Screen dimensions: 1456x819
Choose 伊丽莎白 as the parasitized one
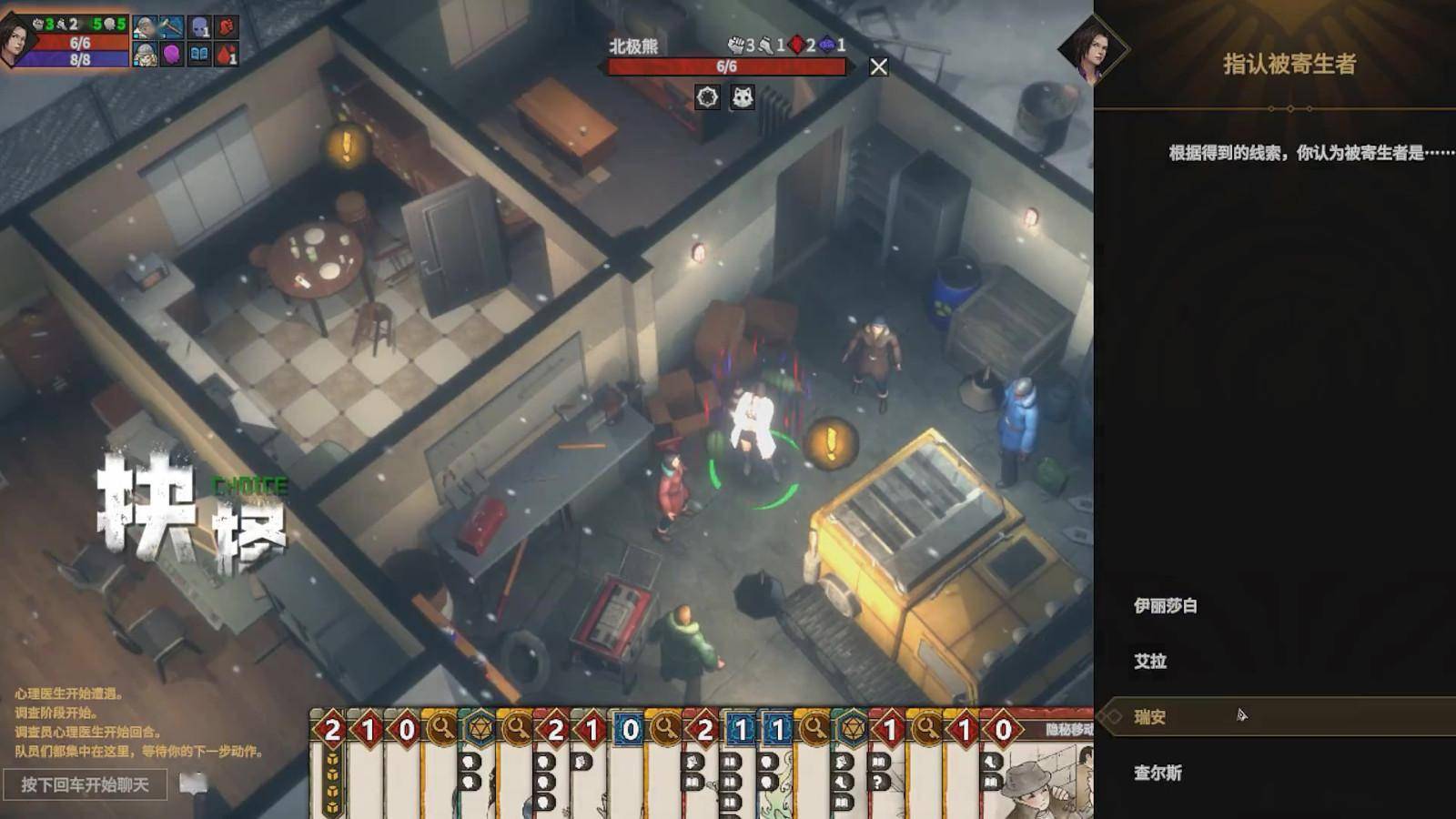[1166, 606]
